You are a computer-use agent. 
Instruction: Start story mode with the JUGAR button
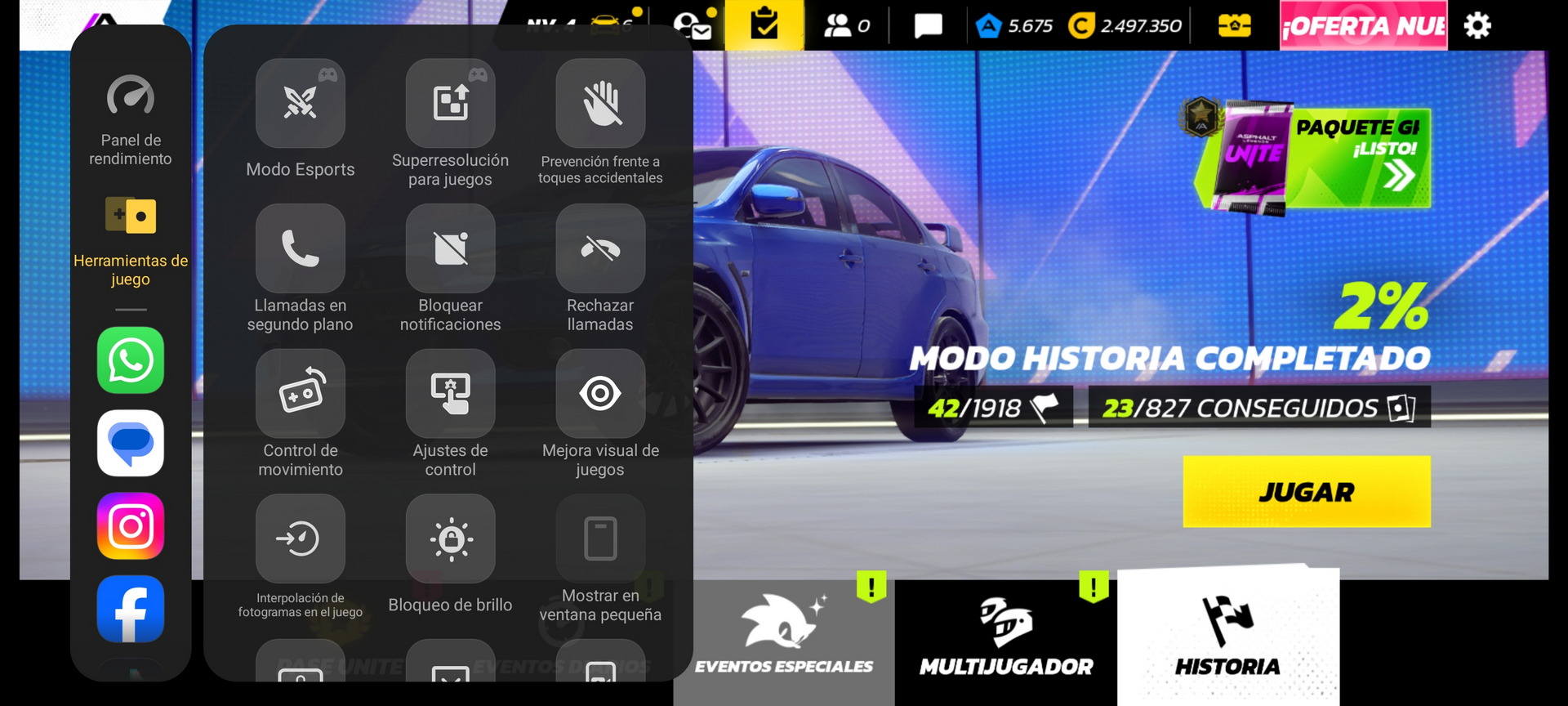tap(1306, 491)
